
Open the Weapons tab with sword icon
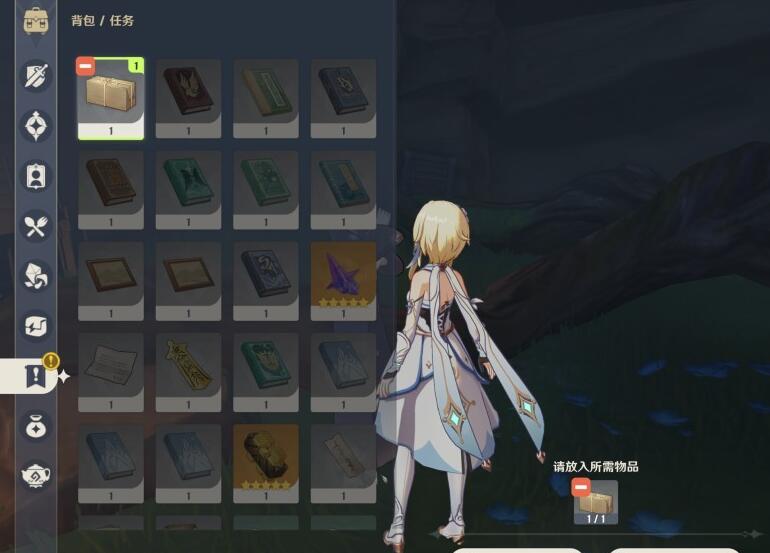[x=37, y=75]
